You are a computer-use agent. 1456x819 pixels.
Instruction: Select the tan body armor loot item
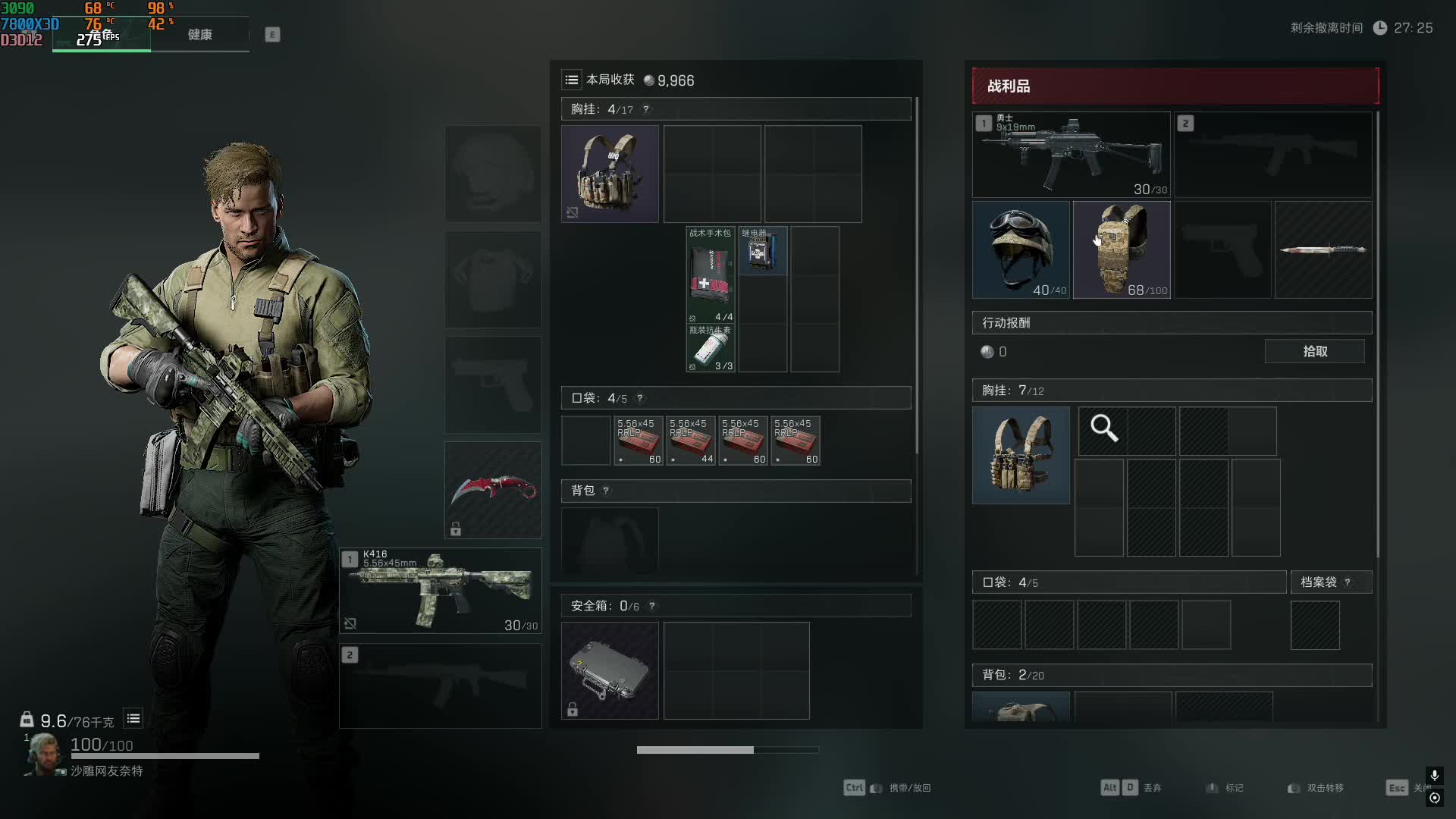pyautogui.click(x=1122, y=249)
